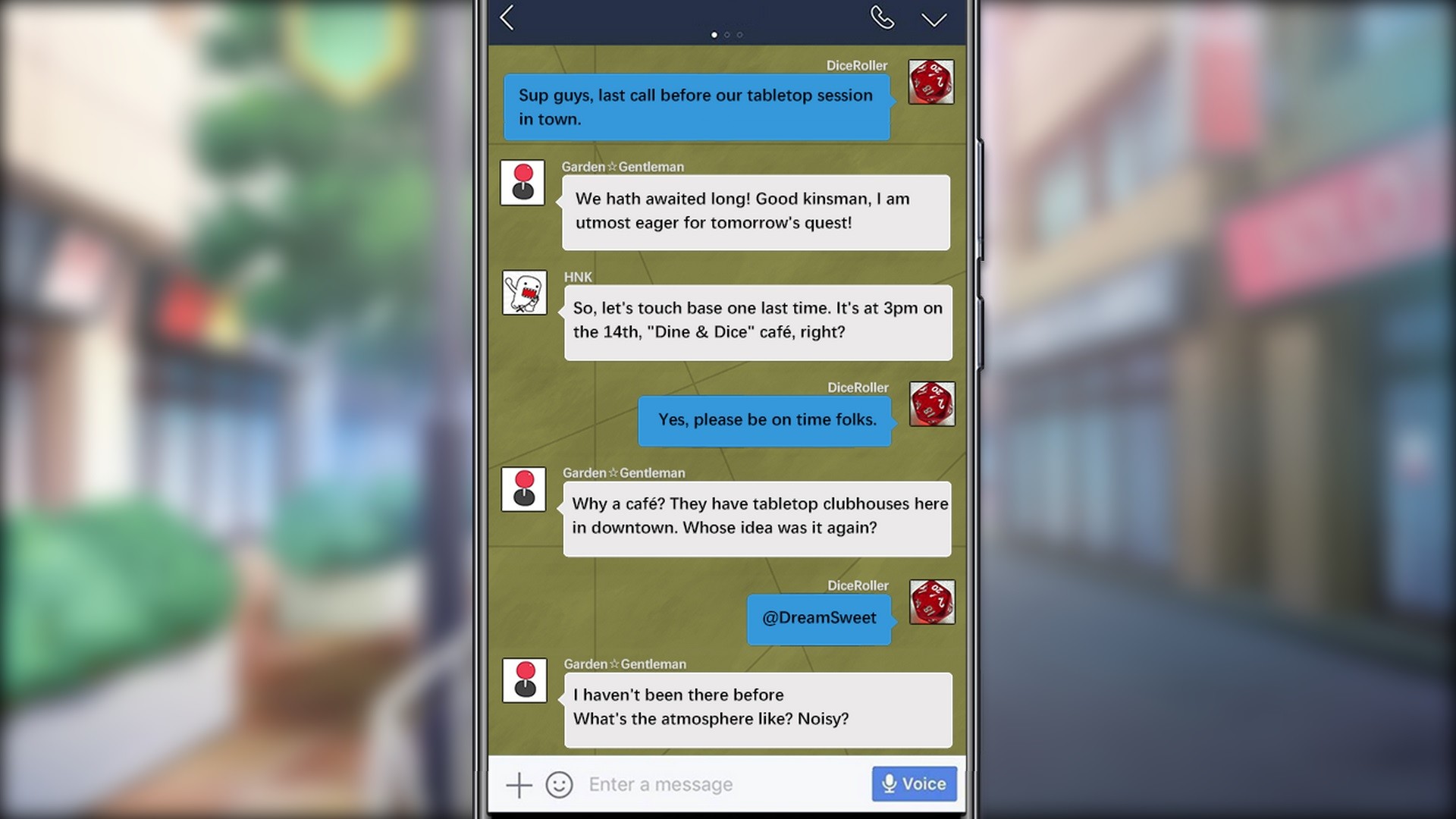
Task: Switch to the second page dot
Action: point(726,33)
